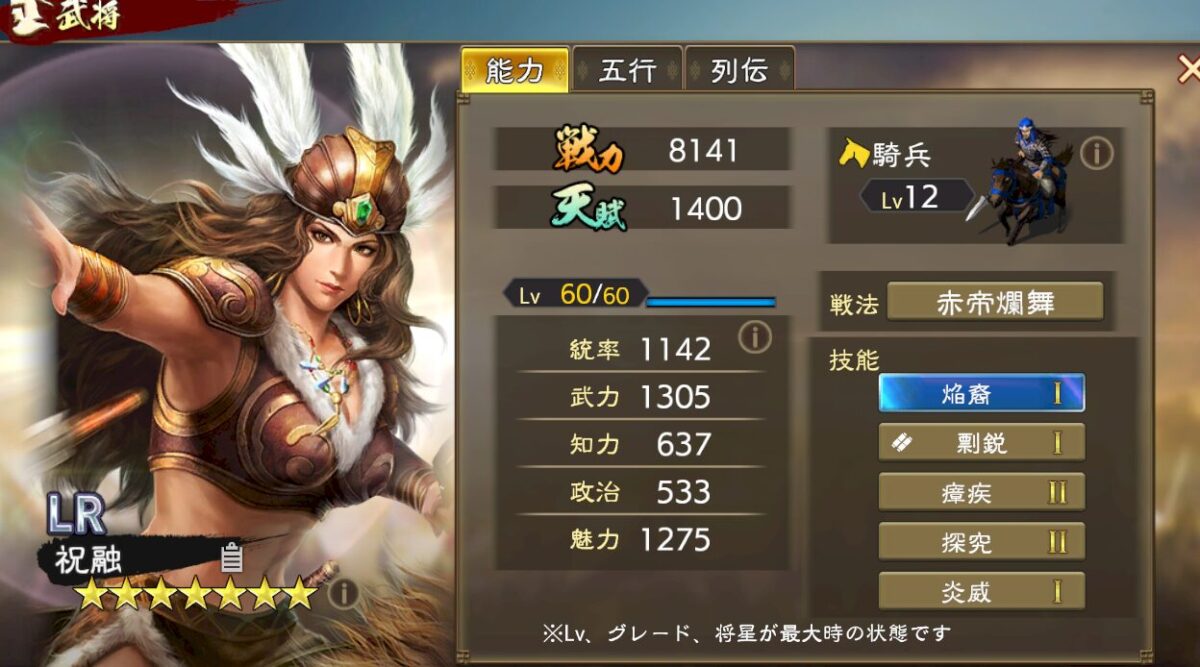Select the 炎威 skill

(981, 591)
